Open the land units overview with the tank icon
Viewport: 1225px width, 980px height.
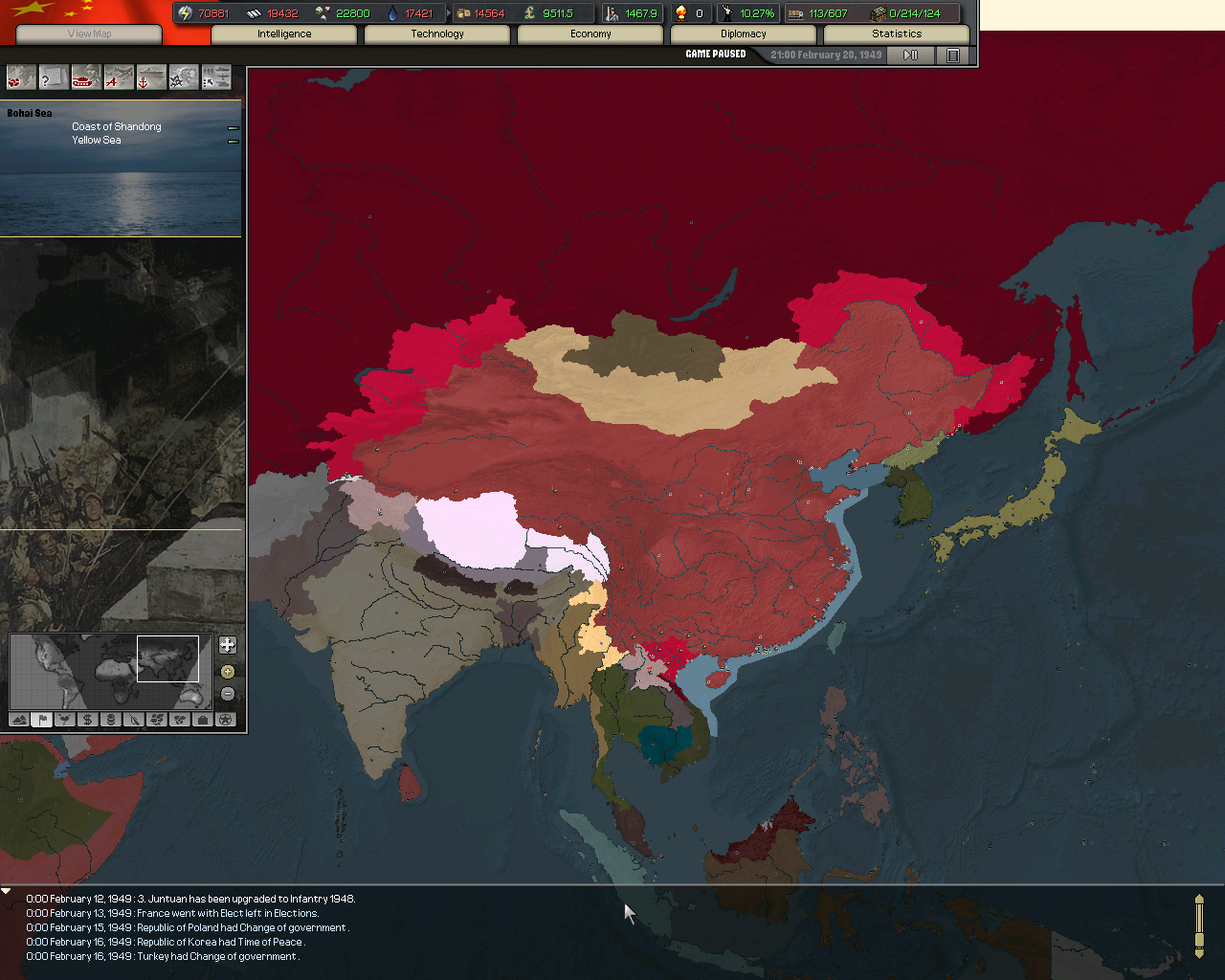[84, 77]
